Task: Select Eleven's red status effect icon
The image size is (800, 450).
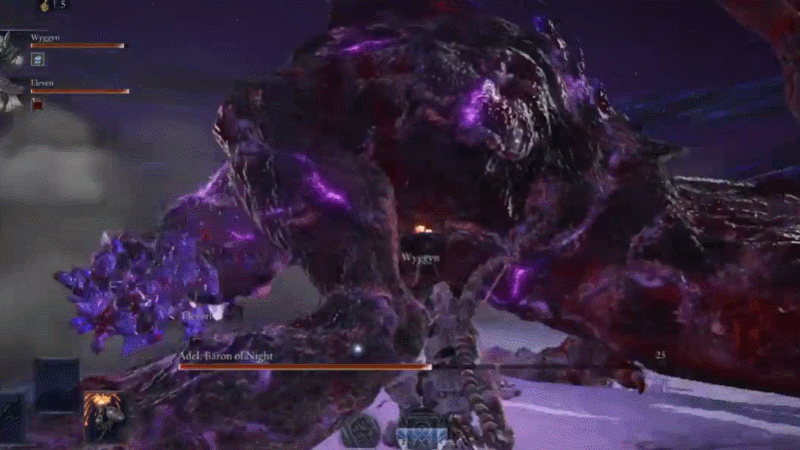Action: (x=38, y=104)
